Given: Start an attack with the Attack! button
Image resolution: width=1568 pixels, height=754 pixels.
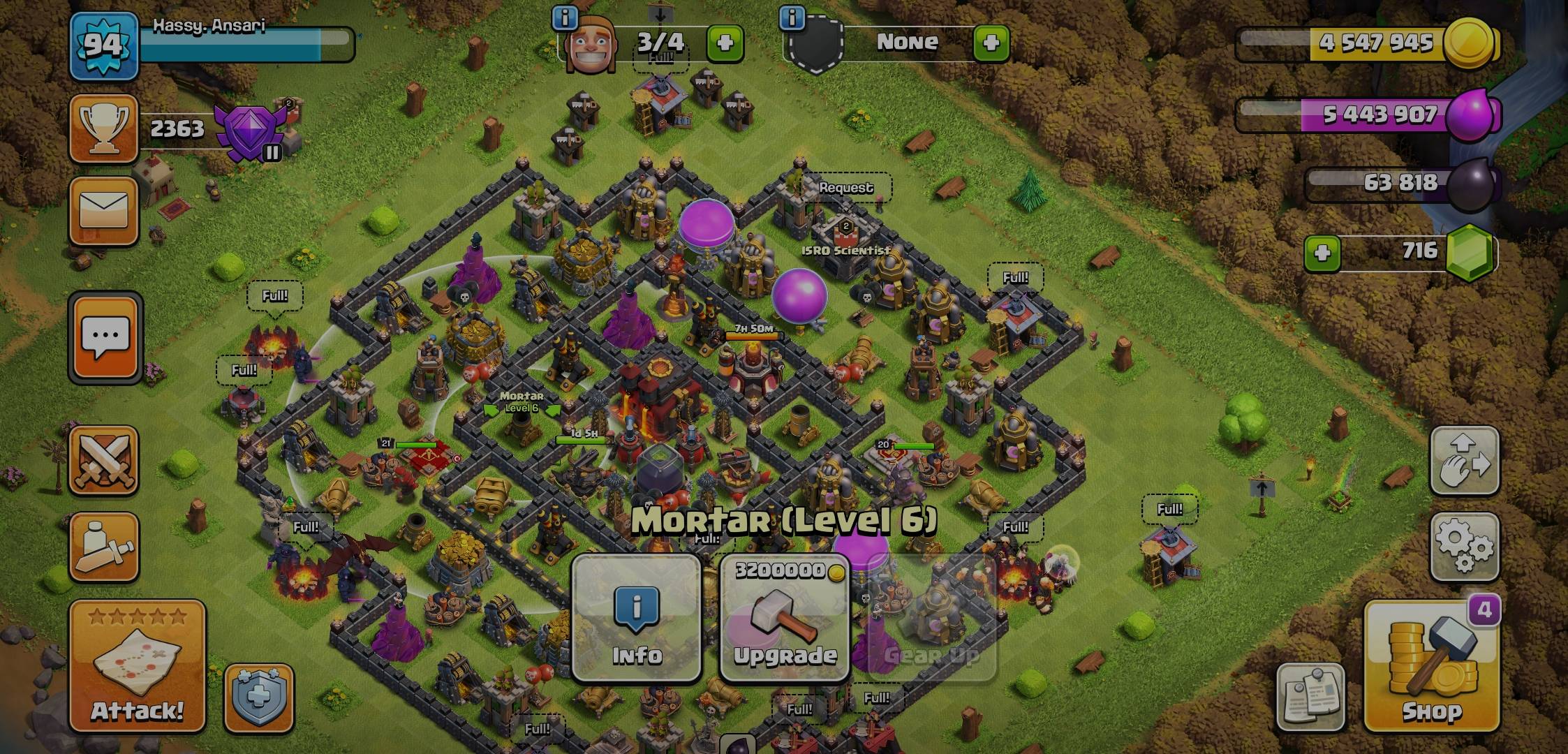Looking at the screenshot, I should pyautogui.click(x=137, y=665).
